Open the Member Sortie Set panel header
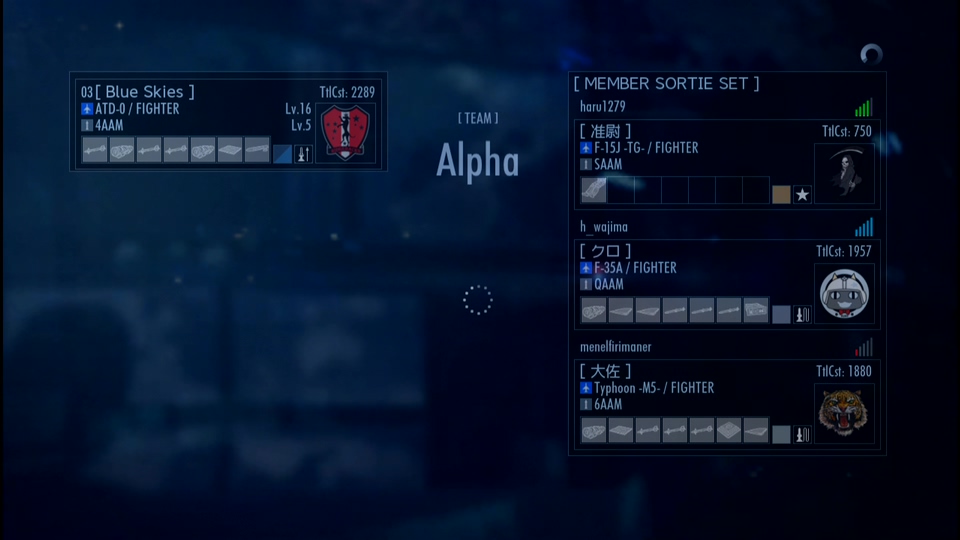This screenshot has height=540, width=960. [x=666, y=84]
